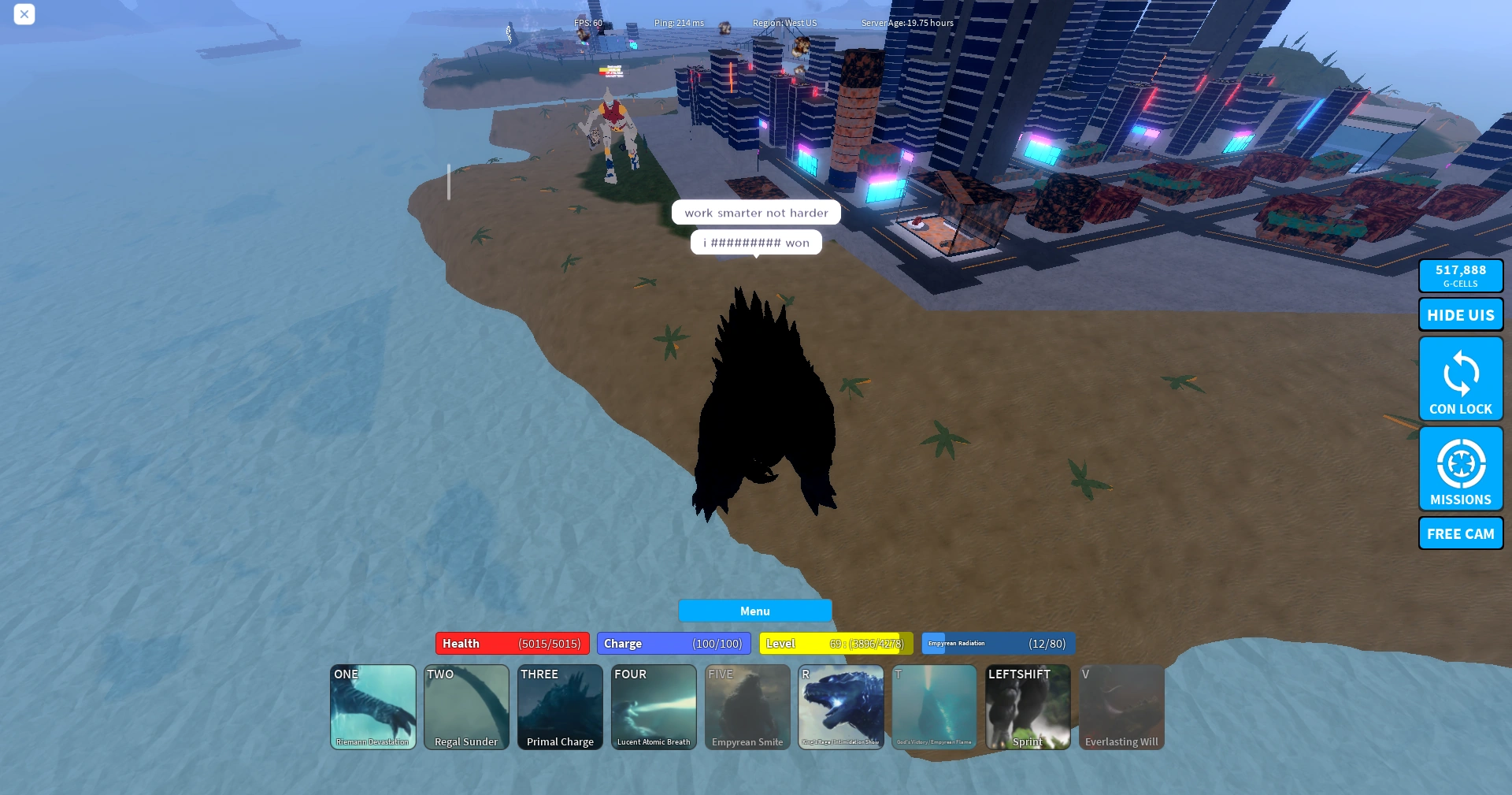Activate the Regal Sunder ability

coord(465,707)
